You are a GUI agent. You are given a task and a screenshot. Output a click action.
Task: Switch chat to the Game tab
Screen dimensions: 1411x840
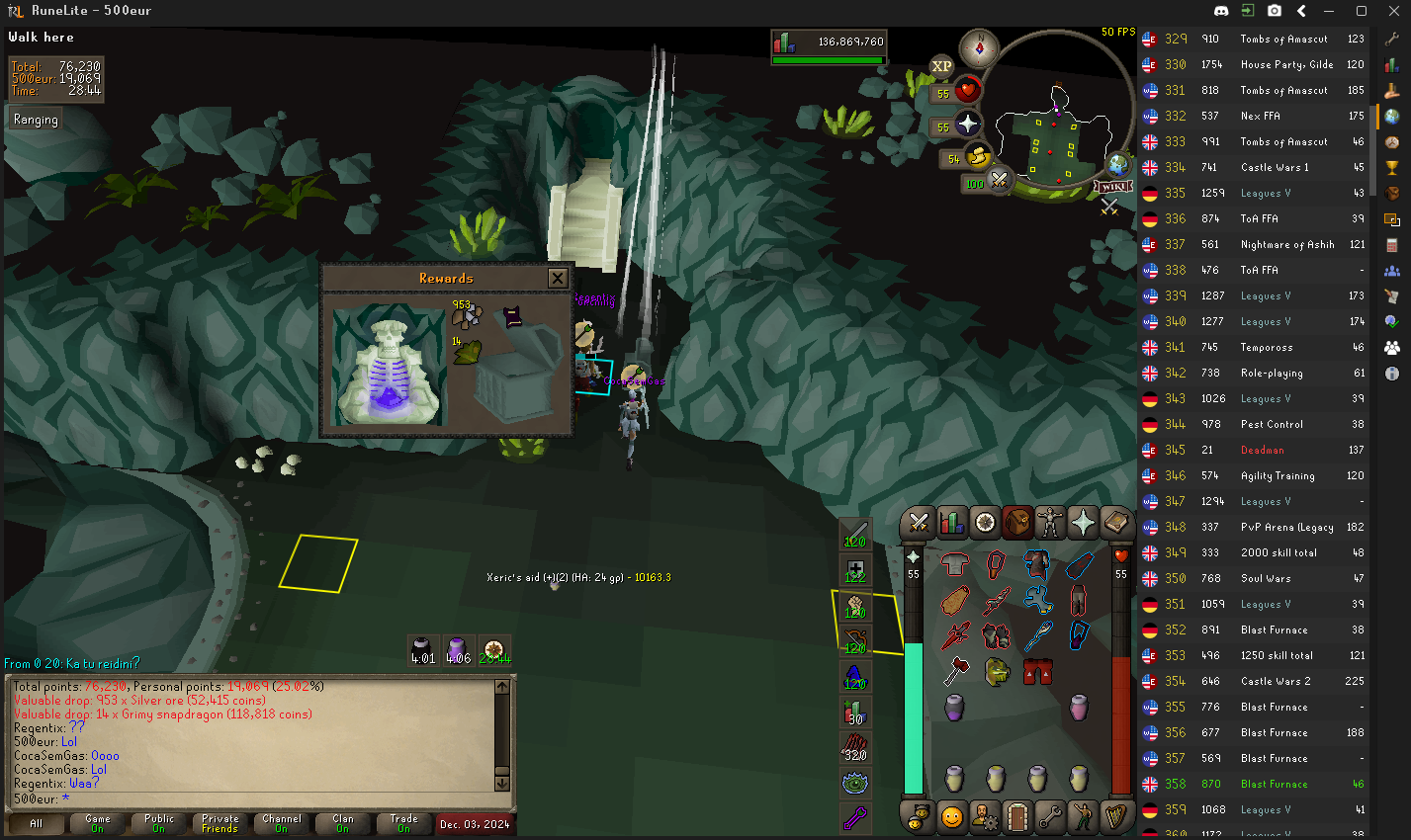(x=98, y=823)
